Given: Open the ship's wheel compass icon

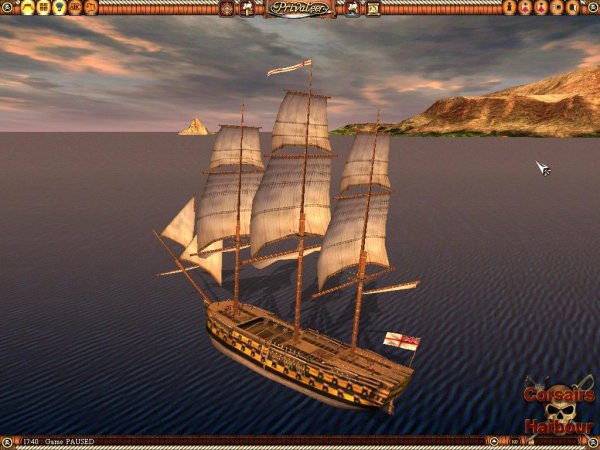Looking at the screenshot, I should click(x=227, y=8).
